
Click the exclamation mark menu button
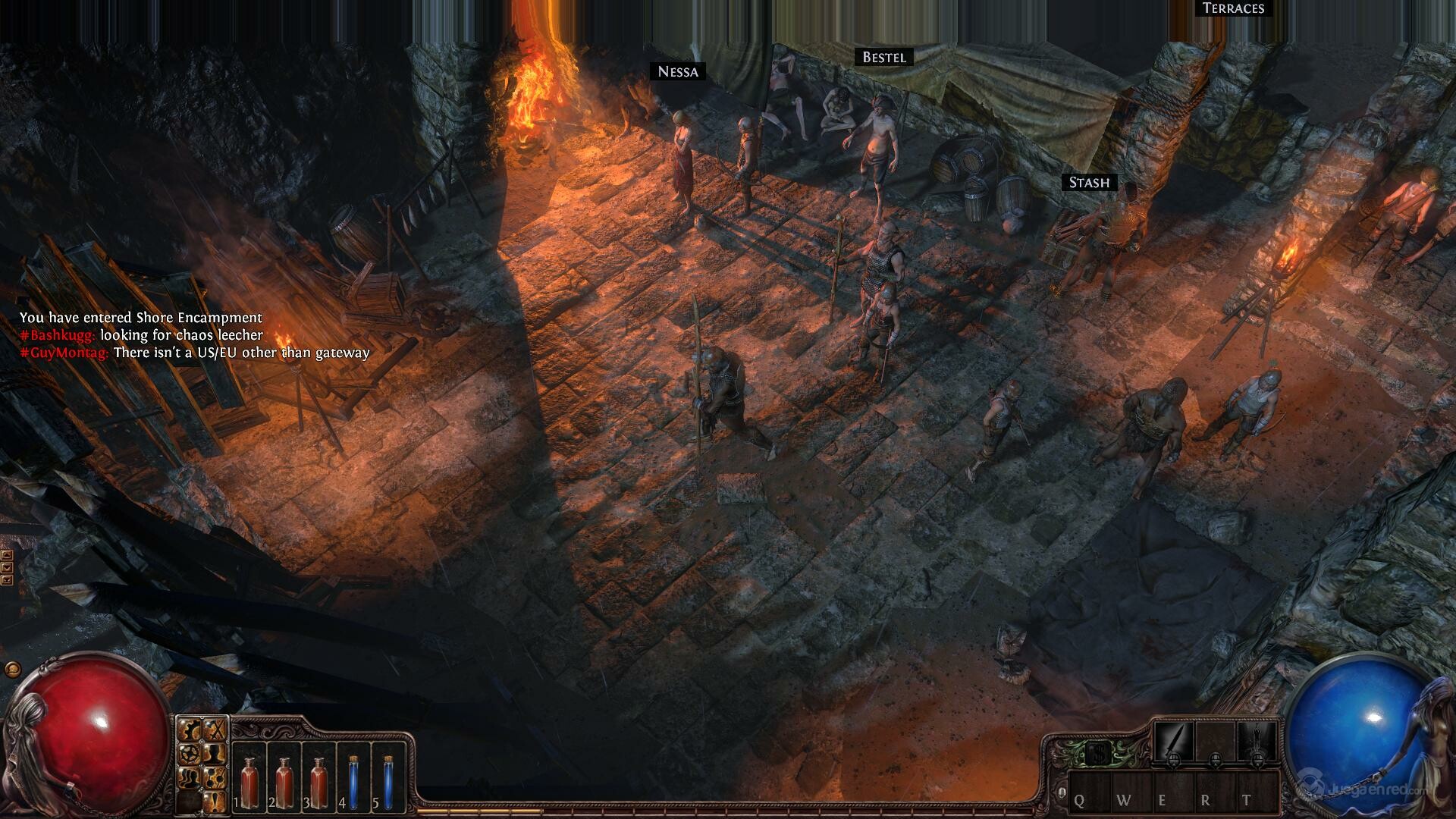215,800
